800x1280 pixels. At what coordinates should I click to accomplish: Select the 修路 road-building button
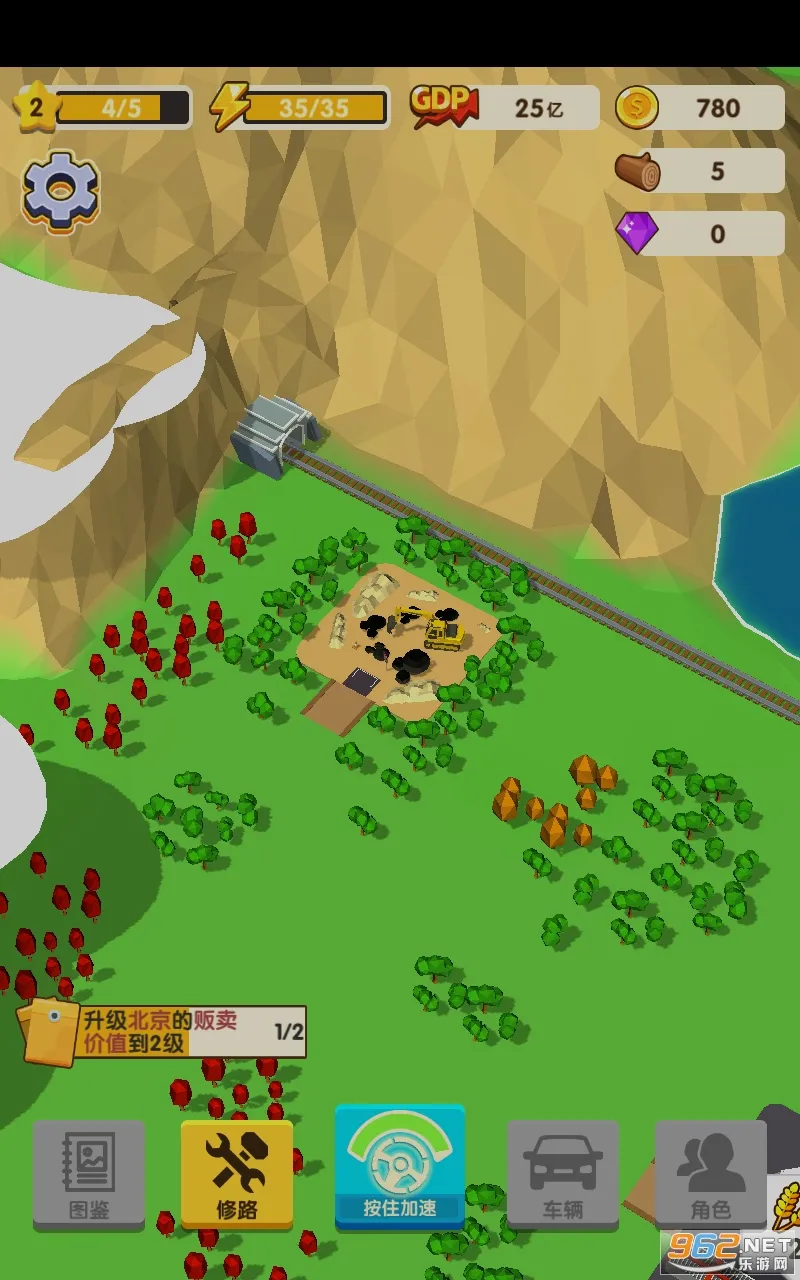pos(237,1173)
